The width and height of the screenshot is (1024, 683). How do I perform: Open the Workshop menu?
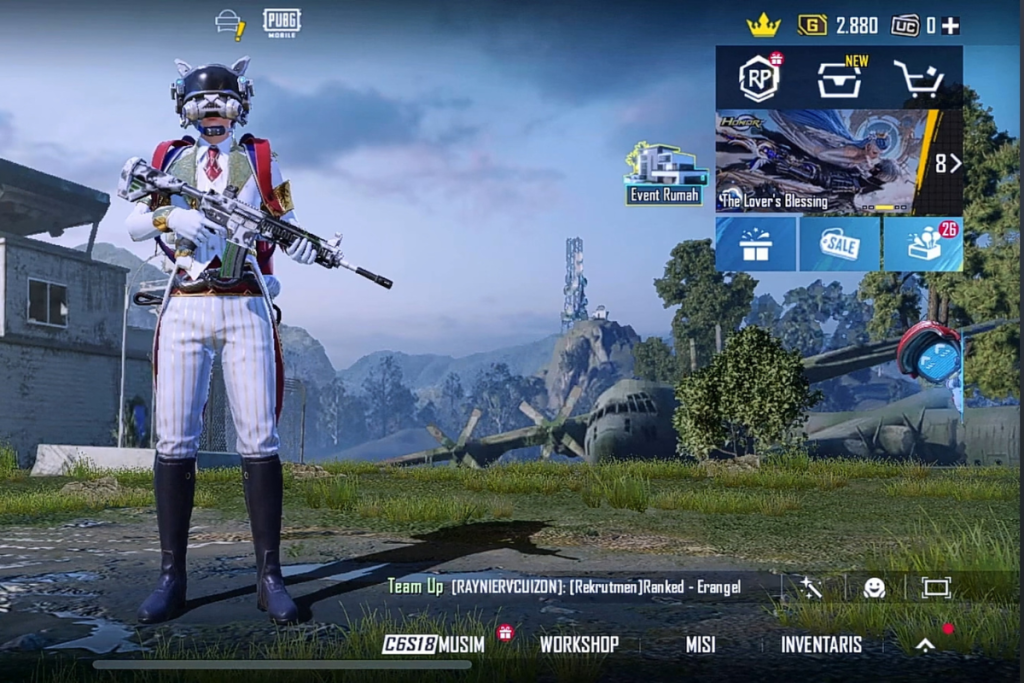pyautogui.click(x=579, y=644)
